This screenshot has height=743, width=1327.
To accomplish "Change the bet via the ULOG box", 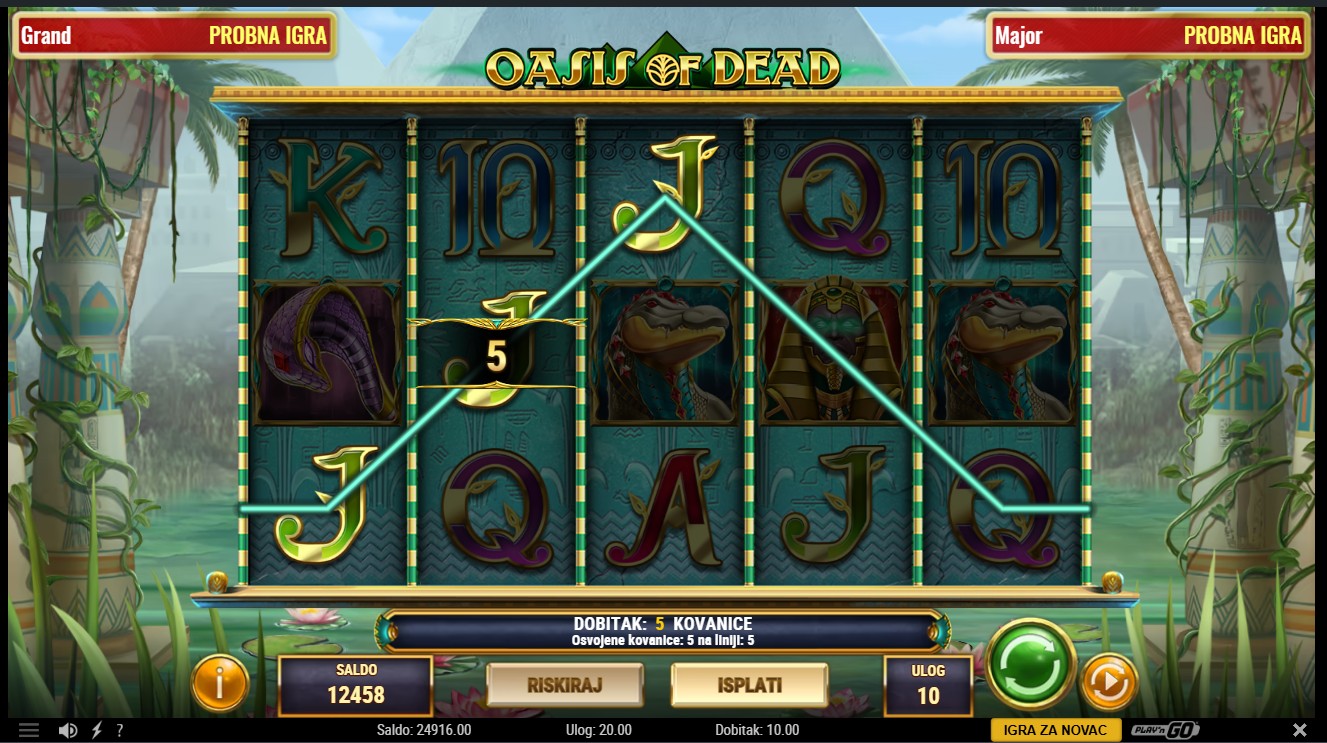I will click(x=928, y=686).
